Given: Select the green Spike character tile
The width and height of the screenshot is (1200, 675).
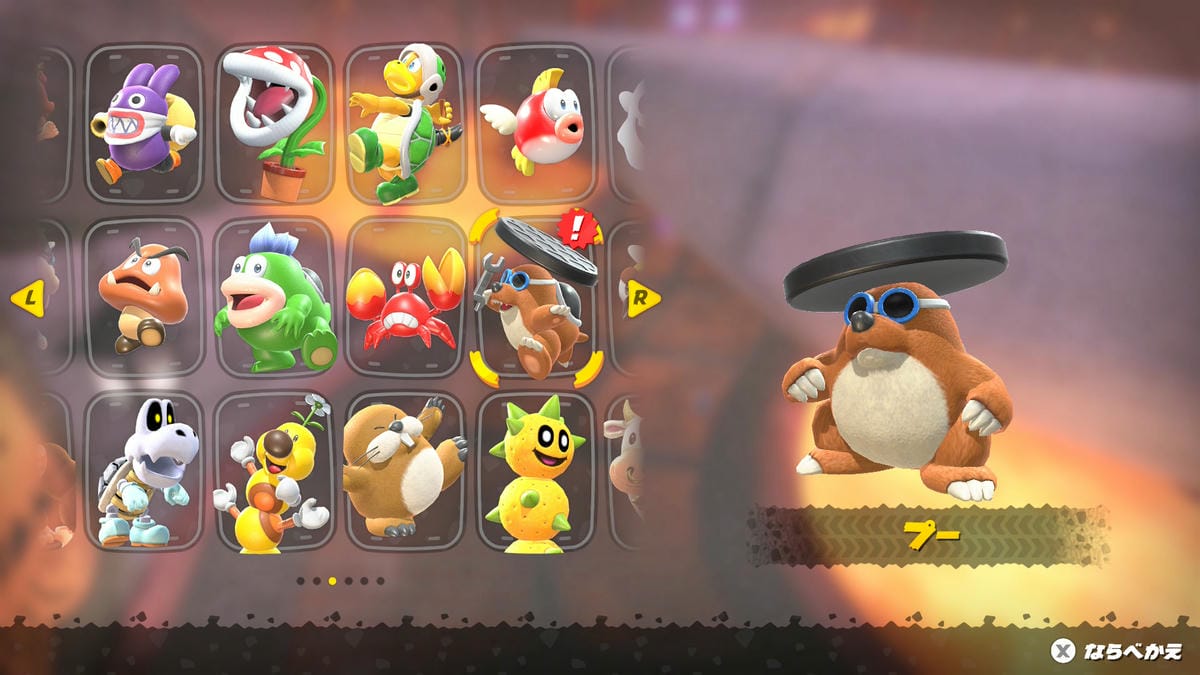Looking at the screenshot, I should (x=274, y=297).
